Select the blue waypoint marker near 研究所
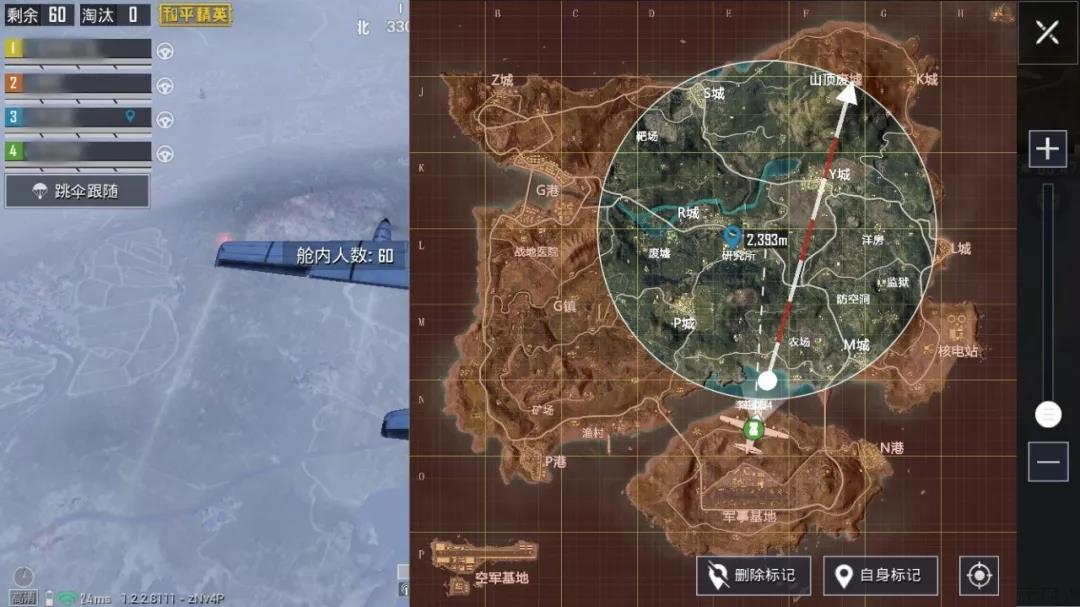 pyautogui.click(x=731, y=237)
